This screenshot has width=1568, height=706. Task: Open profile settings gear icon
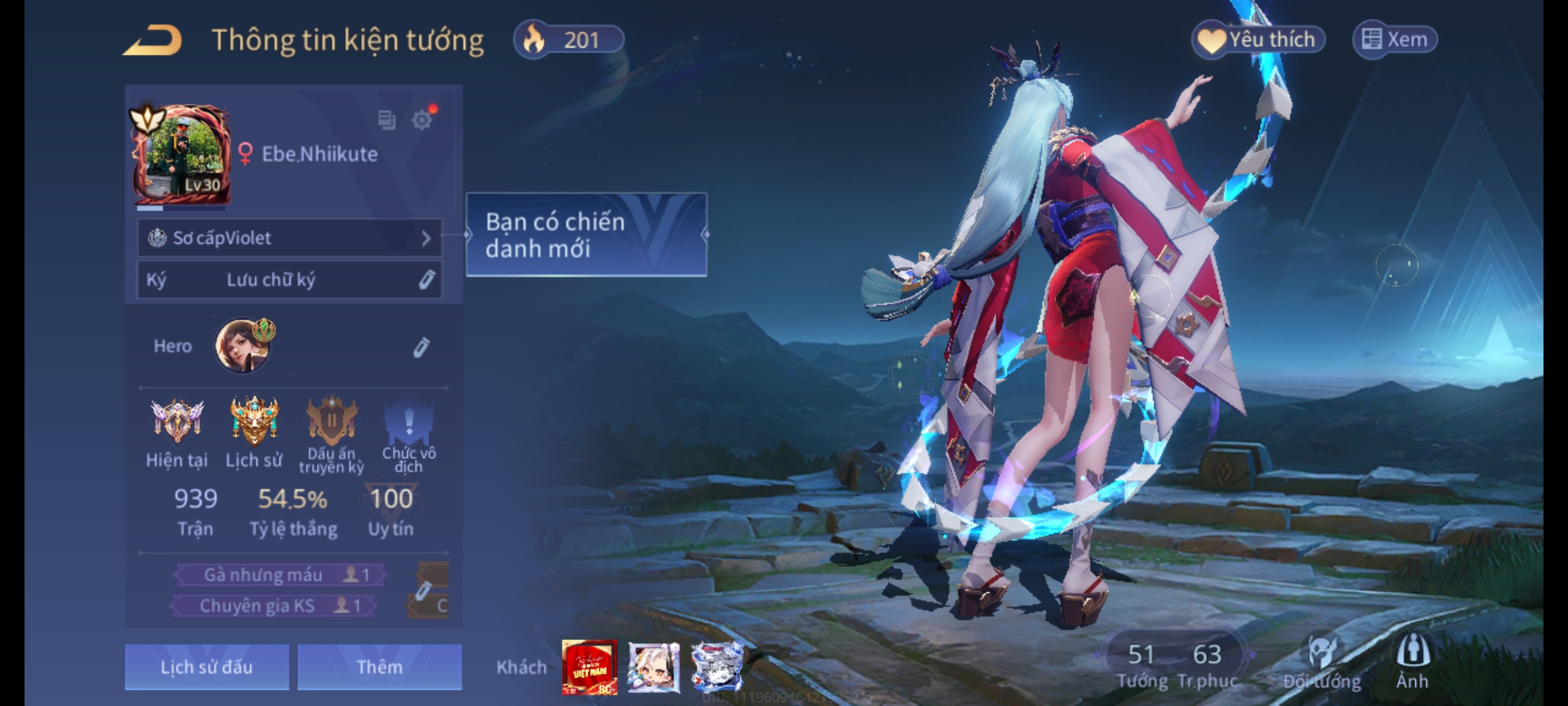[x=422, y=120]
